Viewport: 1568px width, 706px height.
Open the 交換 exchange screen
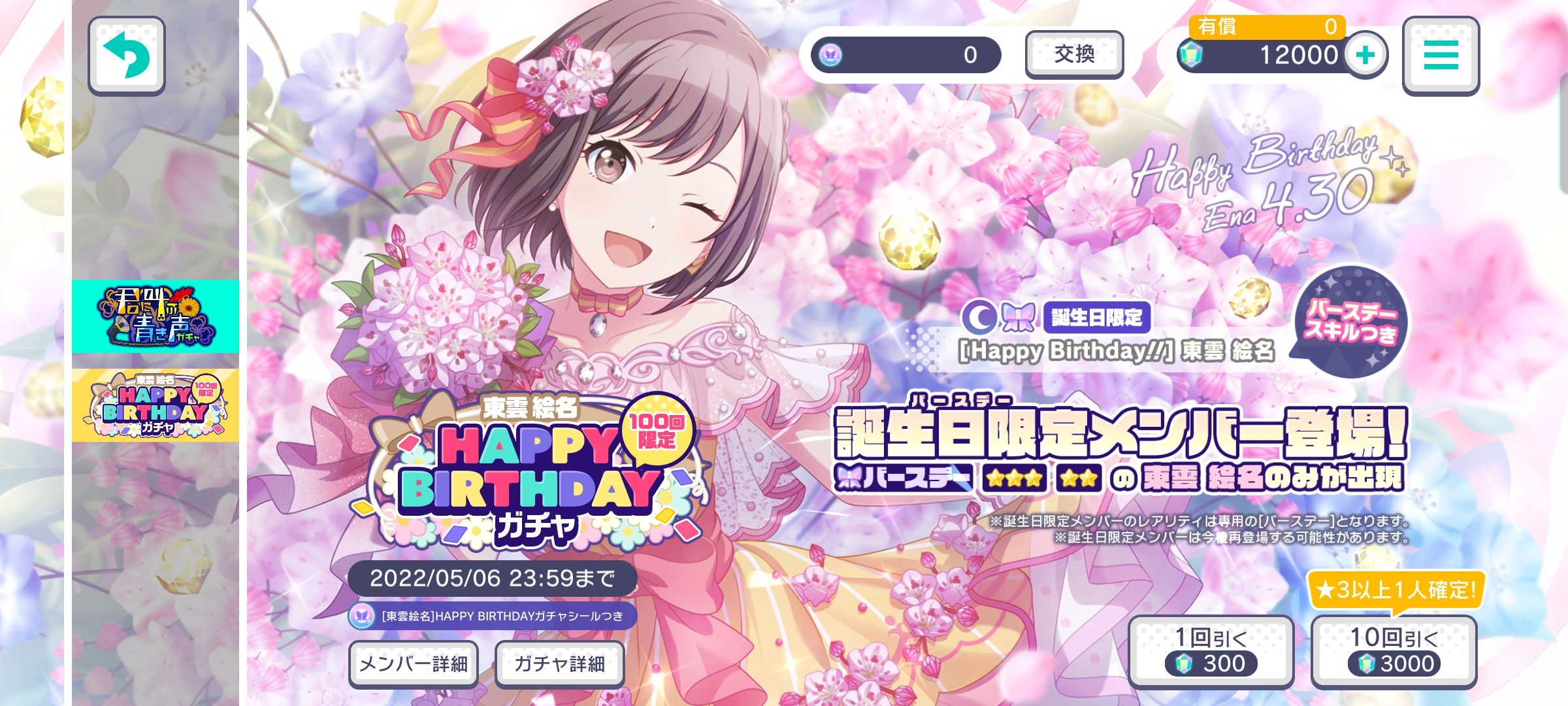click(1073, 56)
